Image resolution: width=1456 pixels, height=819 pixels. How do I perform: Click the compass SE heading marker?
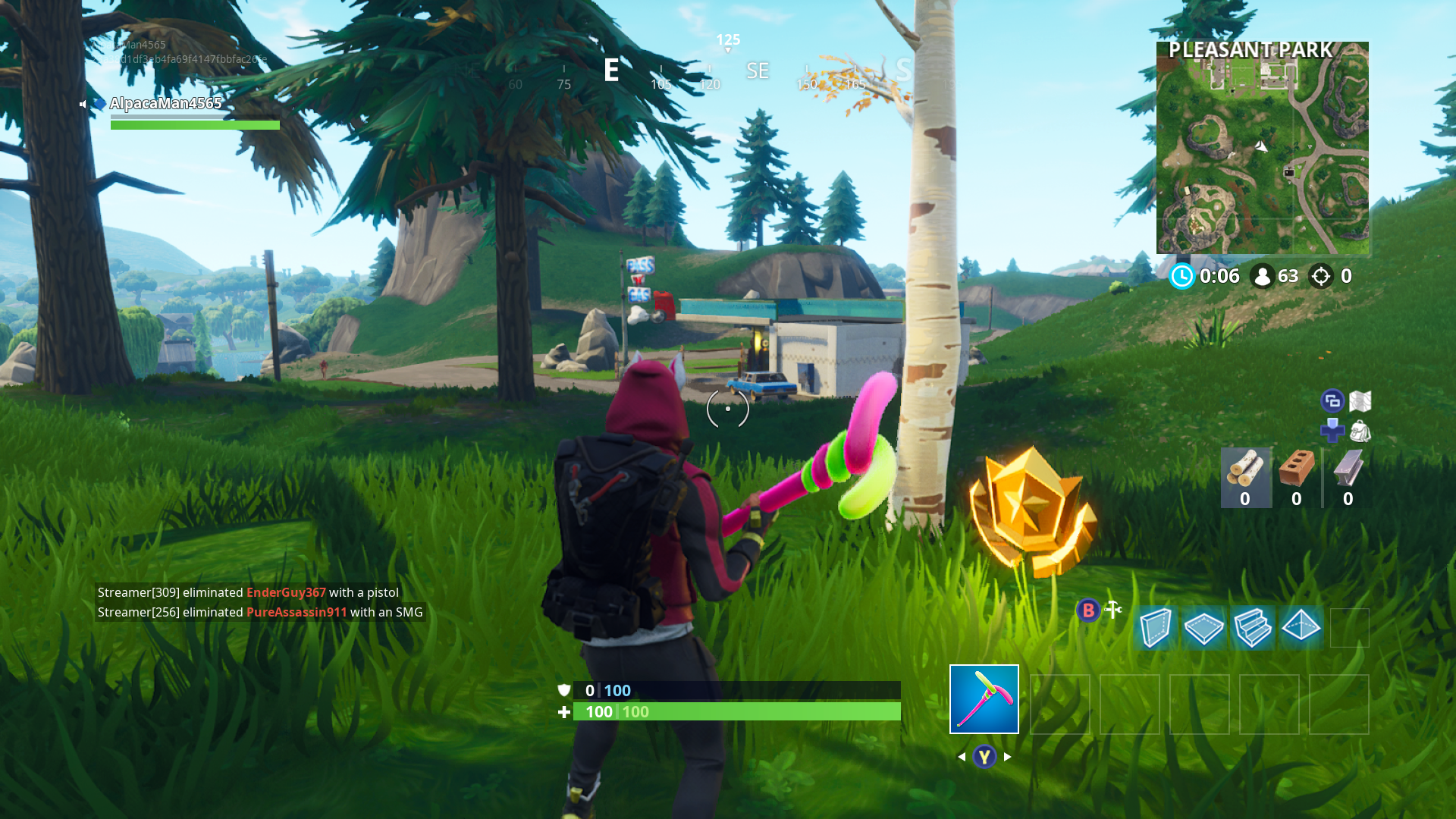coord(756,71)
